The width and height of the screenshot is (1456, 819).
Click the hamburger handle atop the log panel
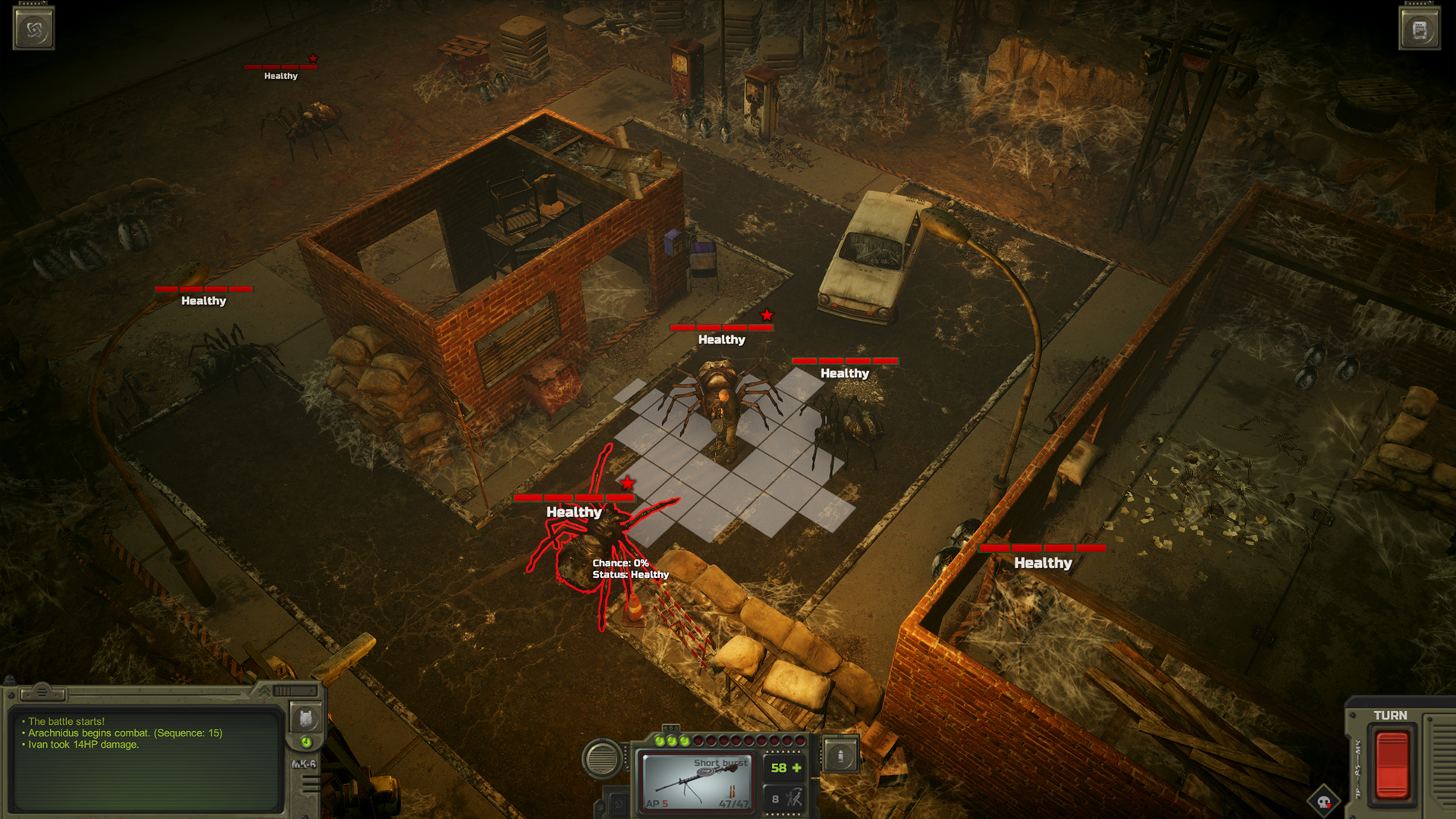42,693
